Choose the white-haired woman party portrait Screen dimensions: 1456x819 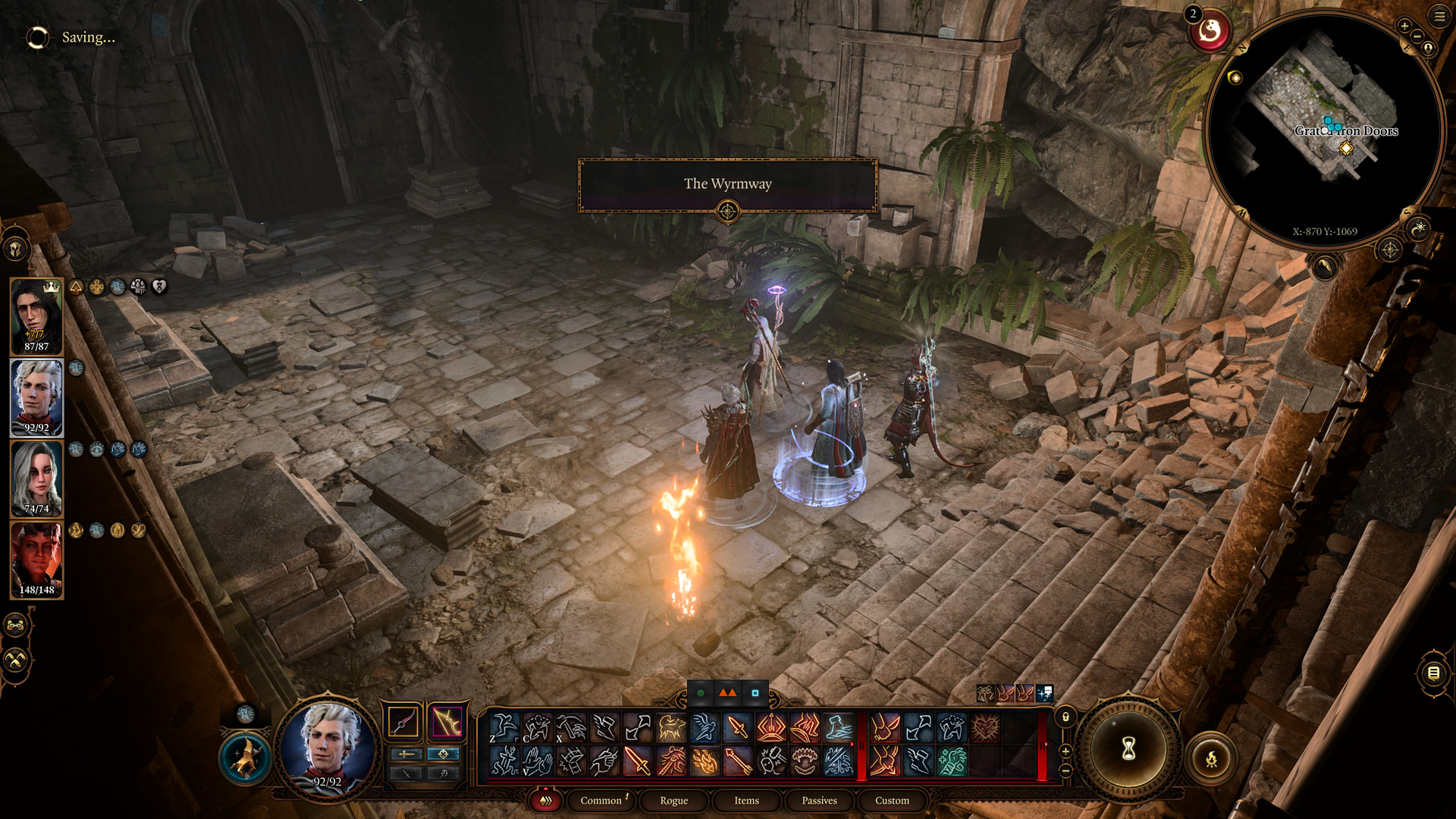click(x=36, y=479)
